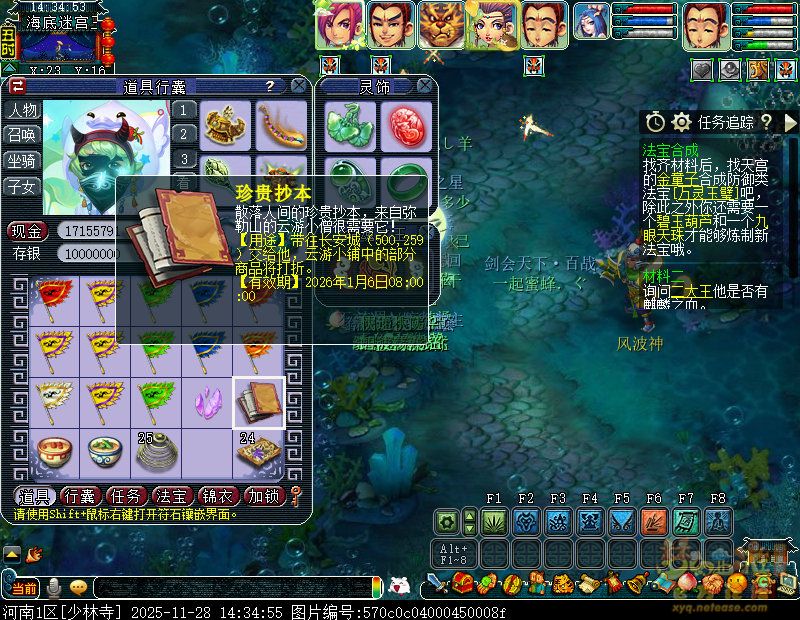Activate the F1 grass skill icon

pos(494,521)
